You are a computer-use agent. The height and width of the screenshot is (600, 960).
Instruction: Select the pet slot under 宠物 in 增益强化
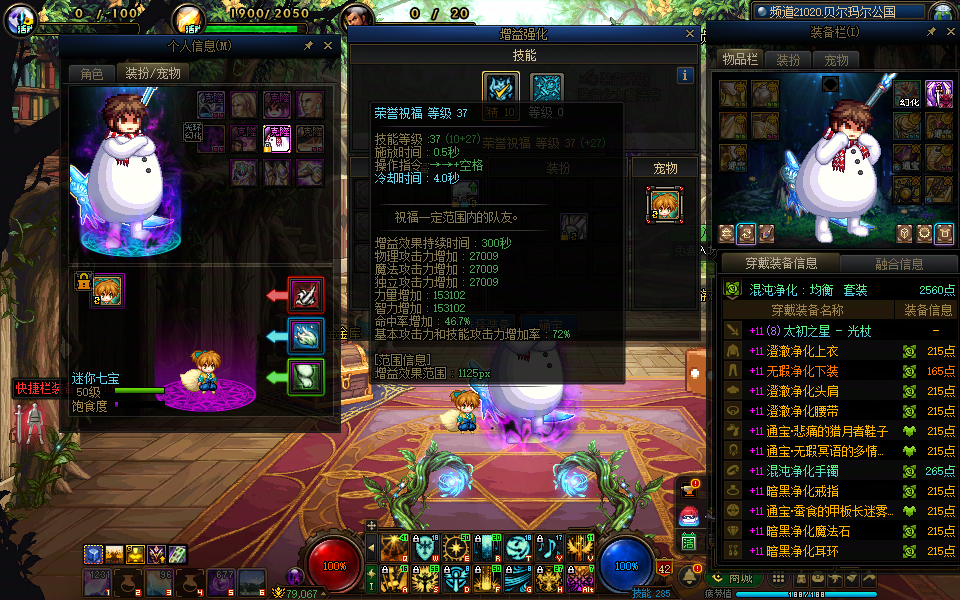[665, 205]
